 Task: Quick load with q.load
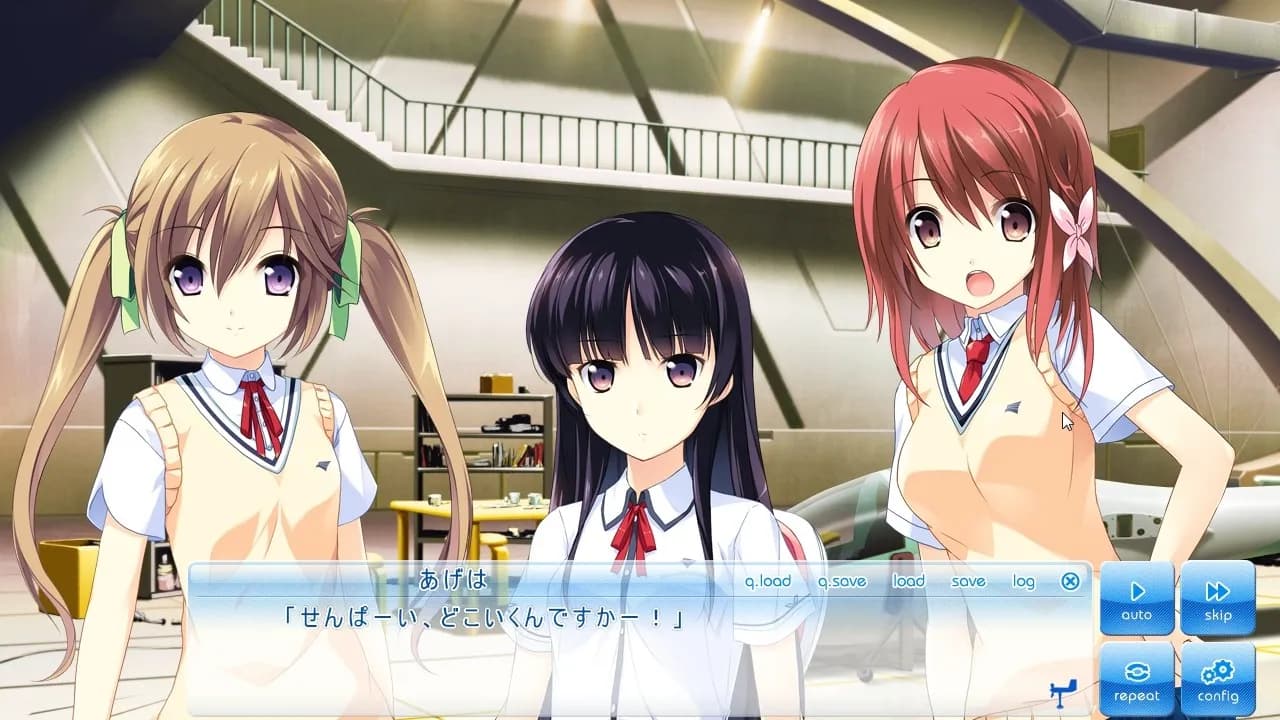coord(769,580)
